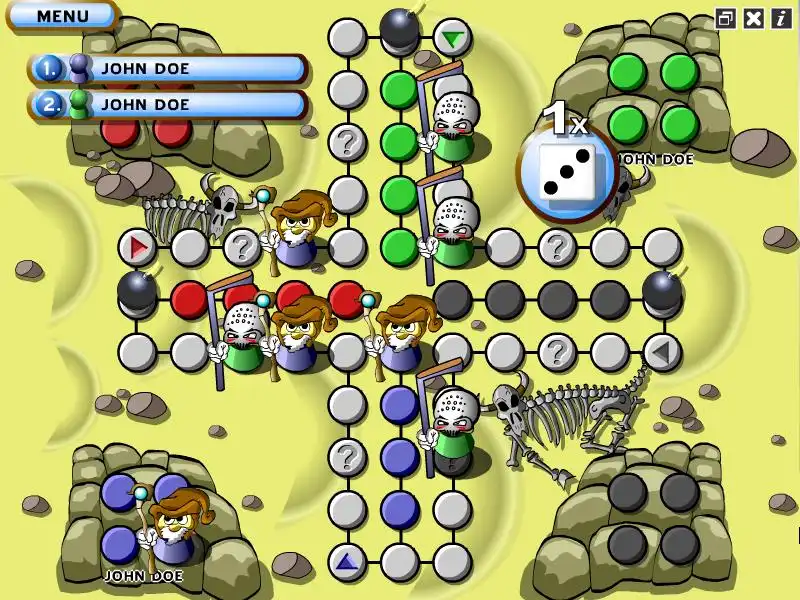
Task: Toggle windowed mode with the window icon
Action: (726, 17)
